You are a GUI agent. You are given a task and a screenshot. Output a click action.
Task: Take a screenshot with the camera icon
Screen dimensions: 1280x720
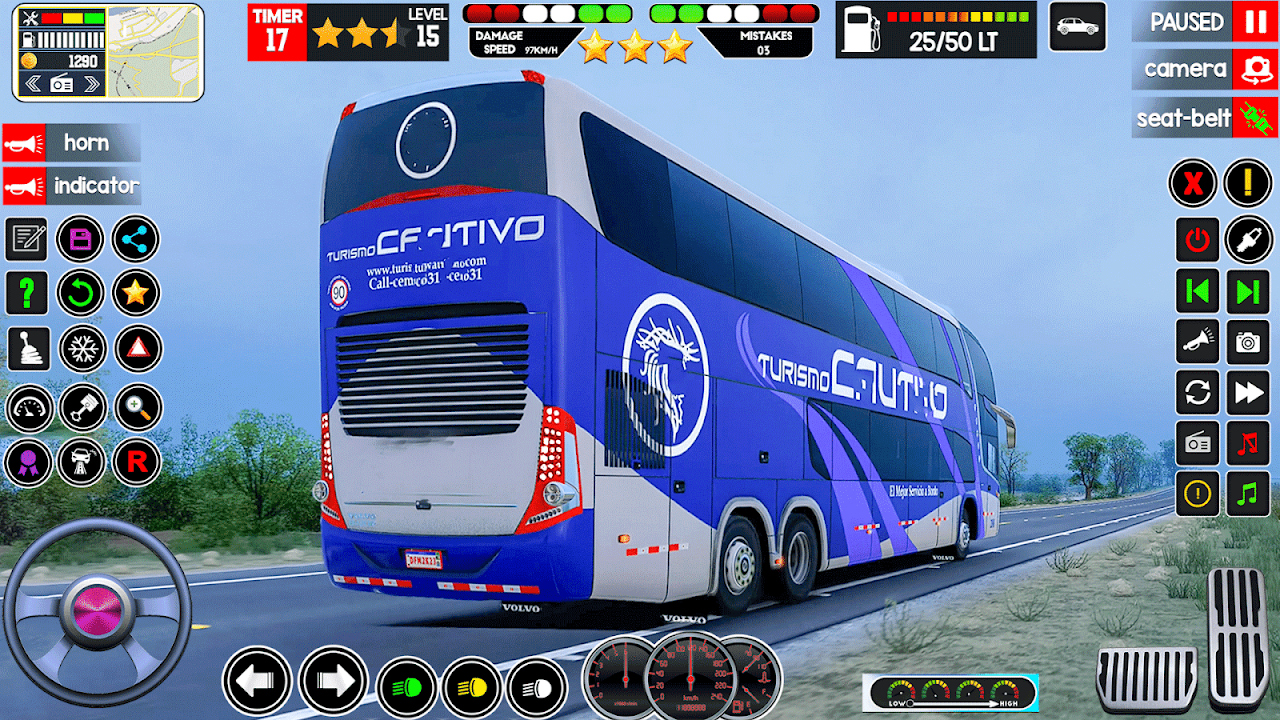point(1248,342)
